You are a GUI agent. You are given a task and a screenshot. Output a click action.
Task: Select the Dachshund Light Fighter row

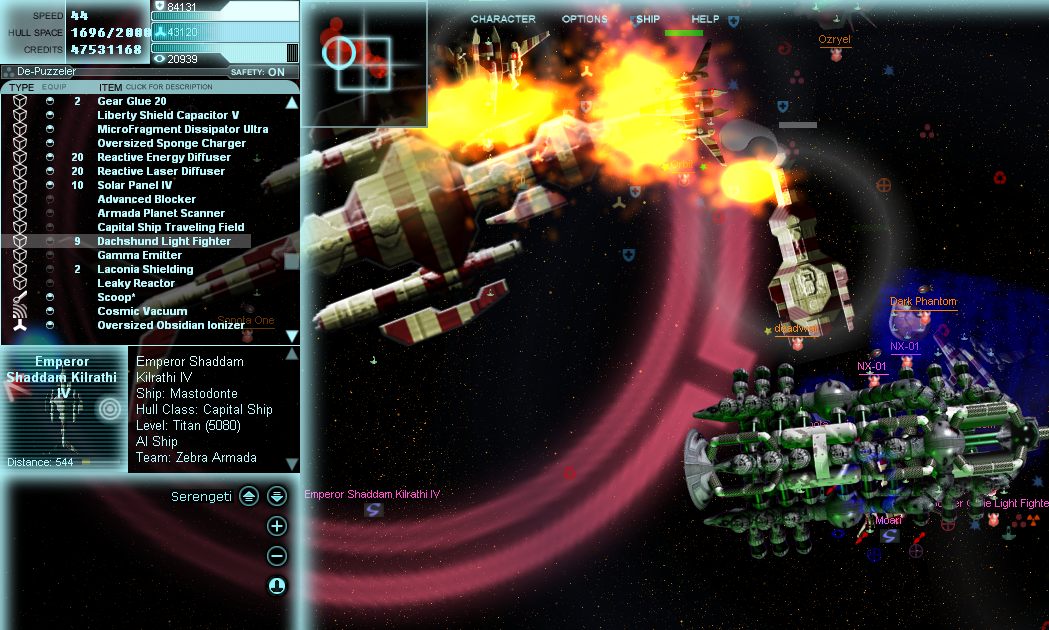click(x=164, y=241)
